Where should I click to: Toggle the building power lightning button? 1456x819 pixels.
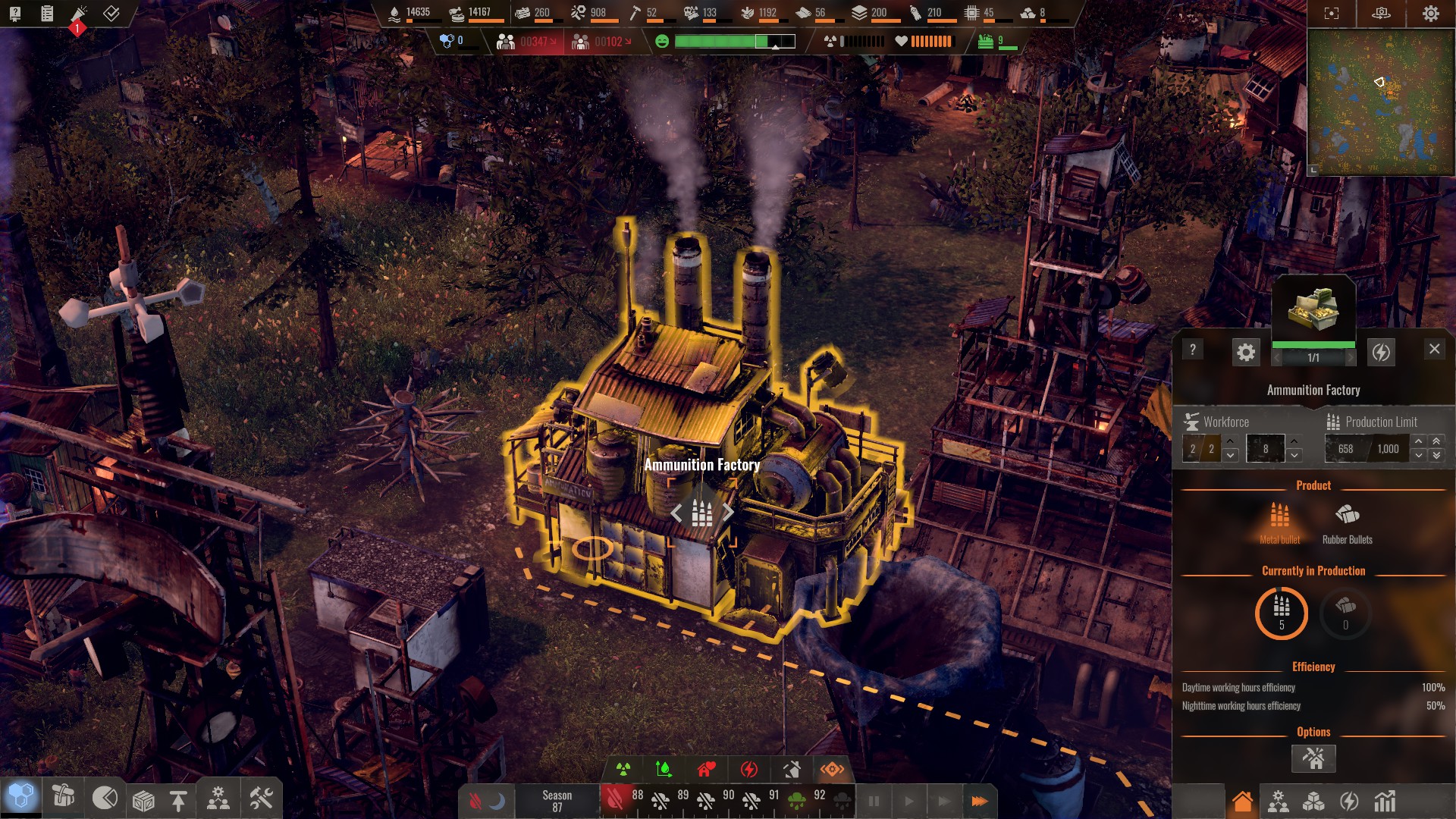point(1382,352)
